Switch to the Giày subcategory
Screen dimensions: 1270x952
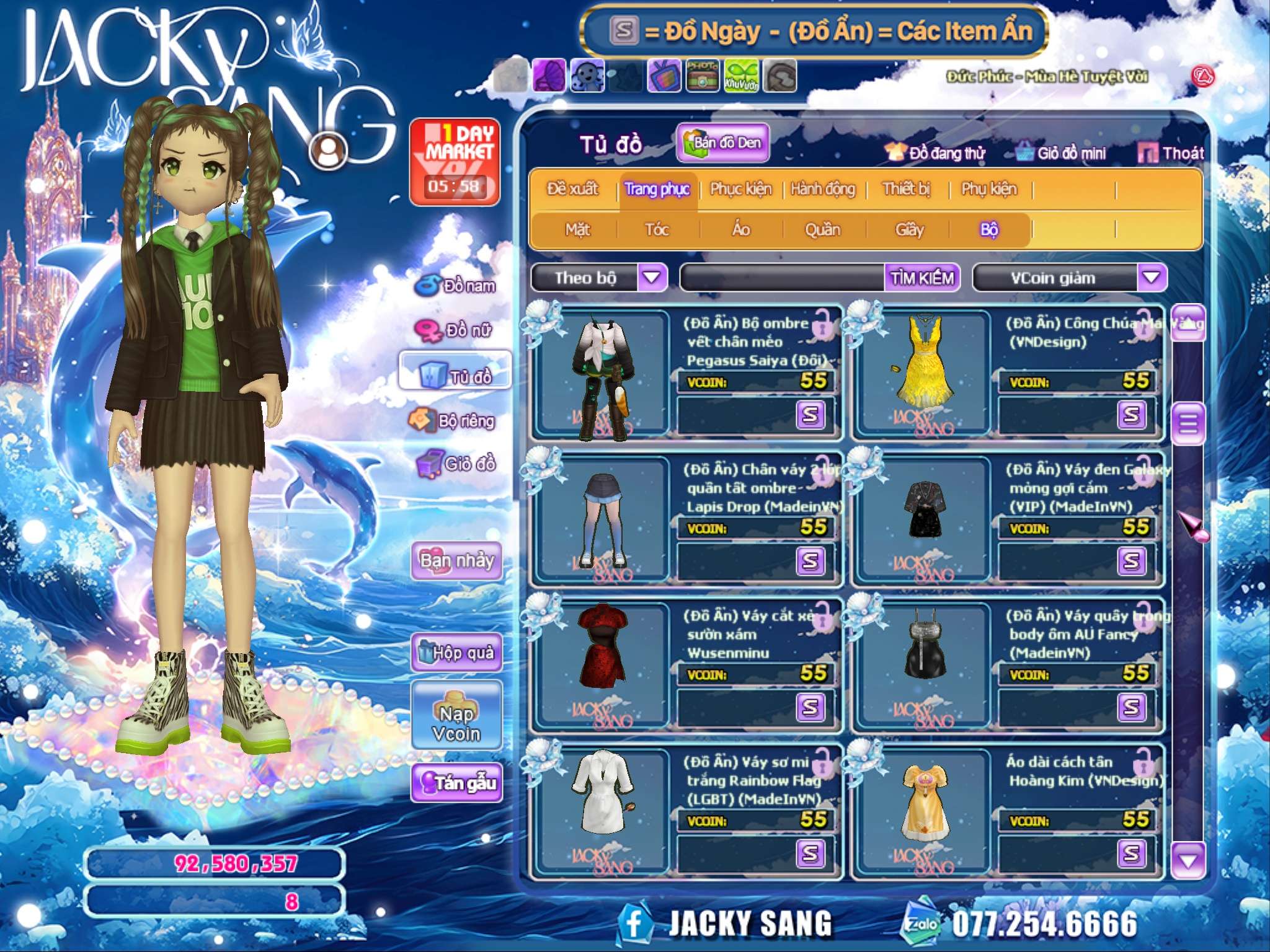909,230
